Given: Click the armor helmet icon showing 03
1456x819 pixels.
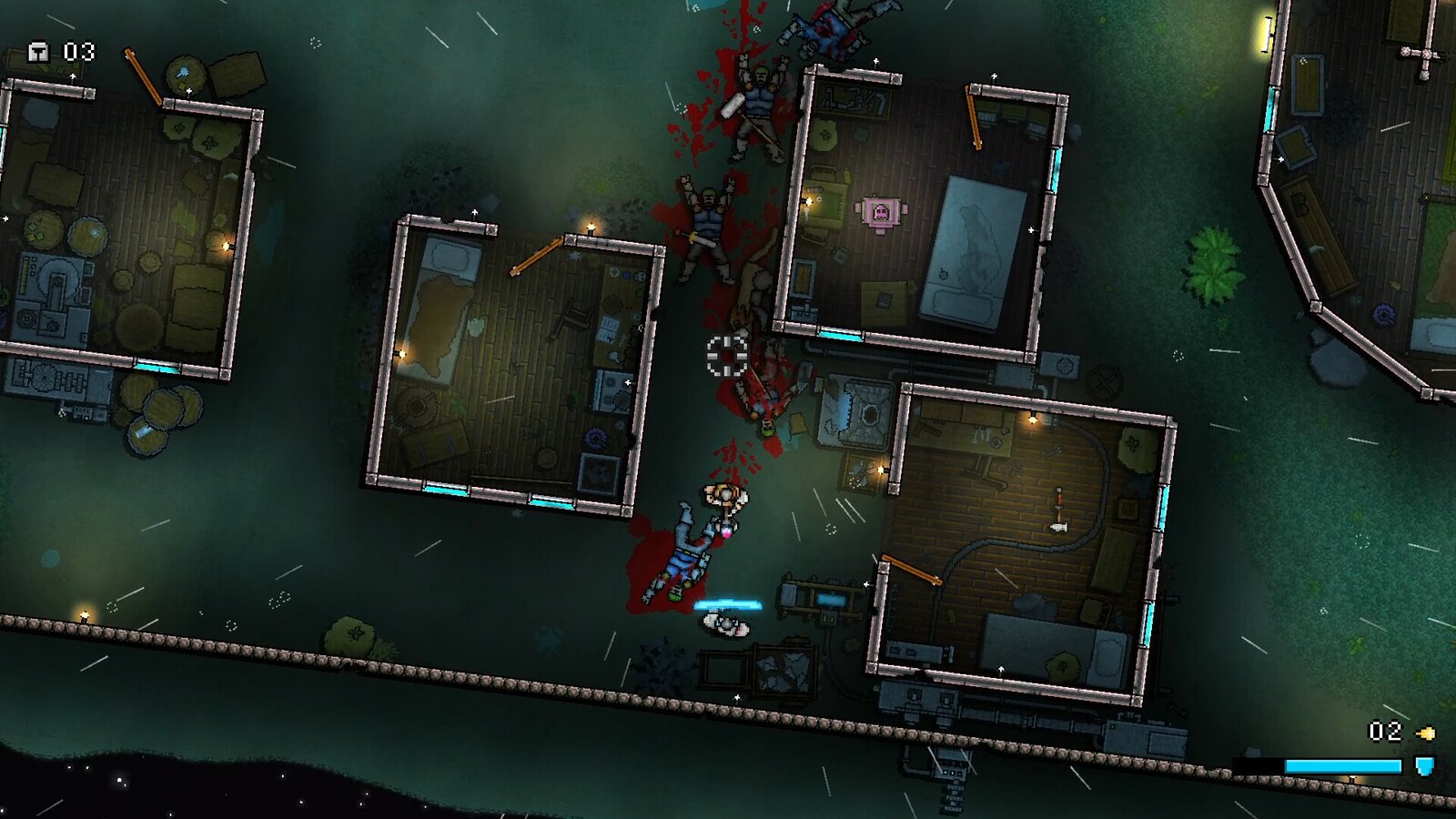Looking at the screenshot, I should (x=41, y=52).
